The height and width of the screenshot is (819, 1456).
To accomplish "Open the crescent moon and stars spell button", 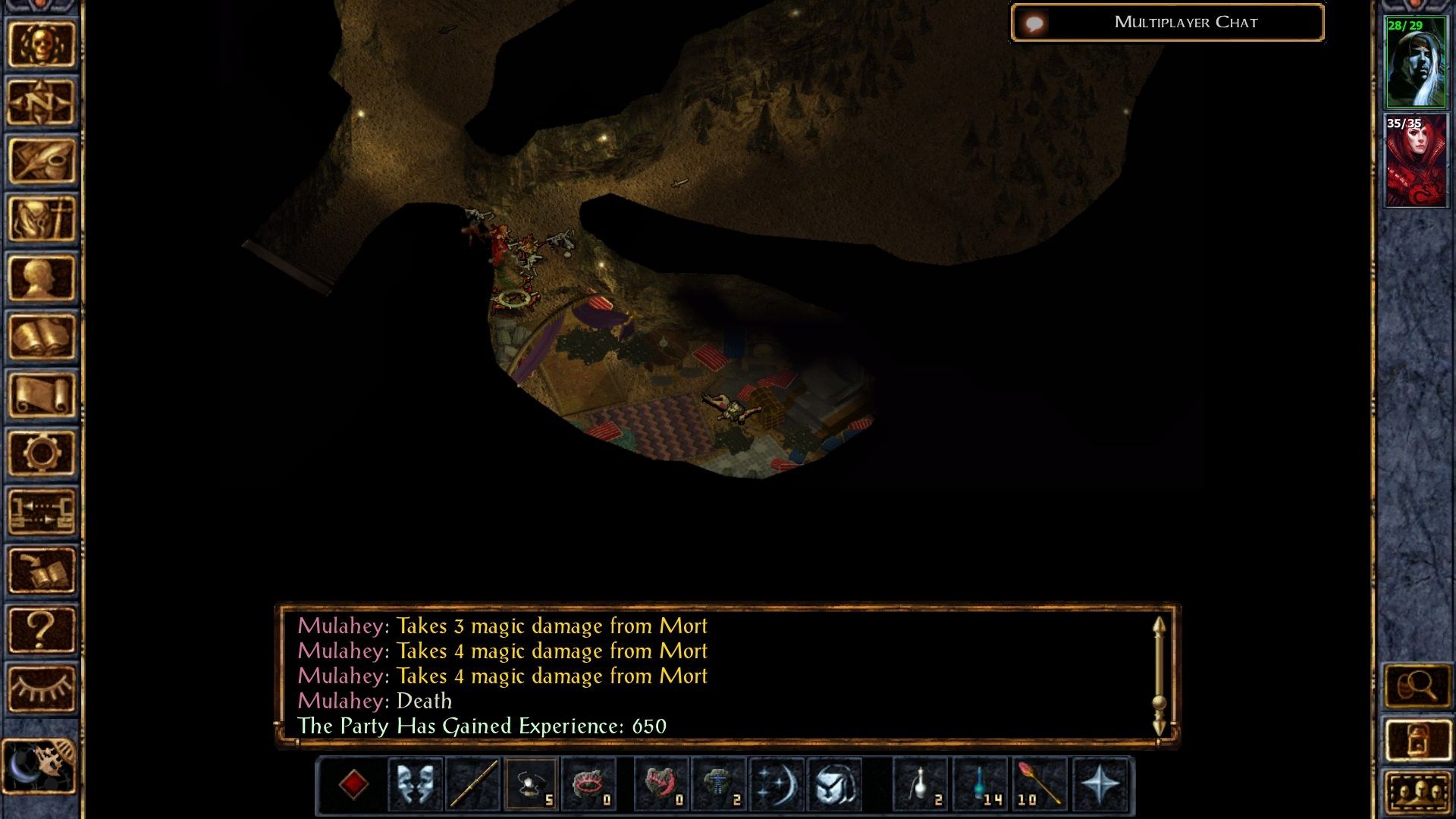I will pyautogui.click(x=777, y=784).
